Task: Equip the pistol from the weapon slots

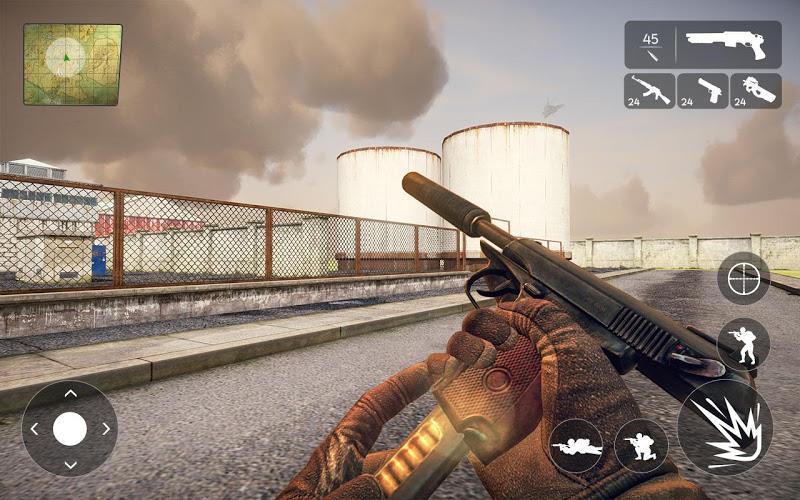Action: [702, 91]
